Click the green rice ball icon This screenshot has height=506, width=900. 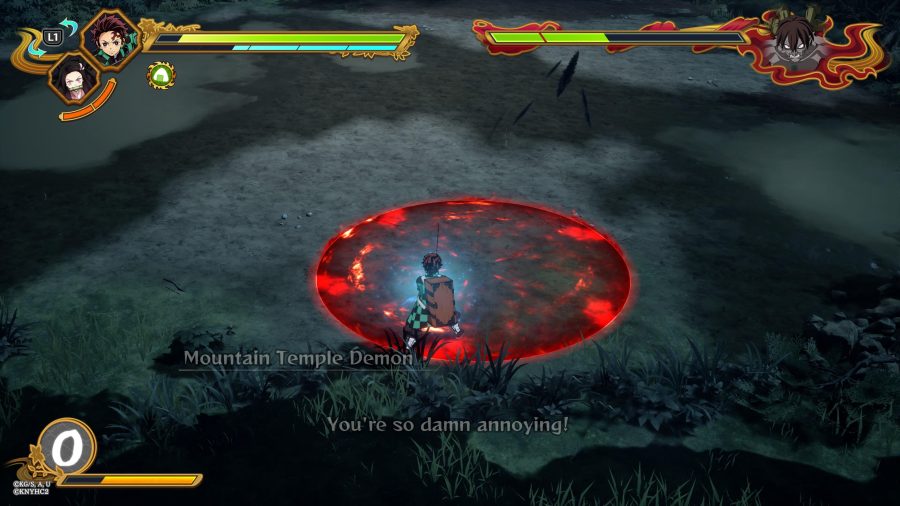click(x=160, y=74)
